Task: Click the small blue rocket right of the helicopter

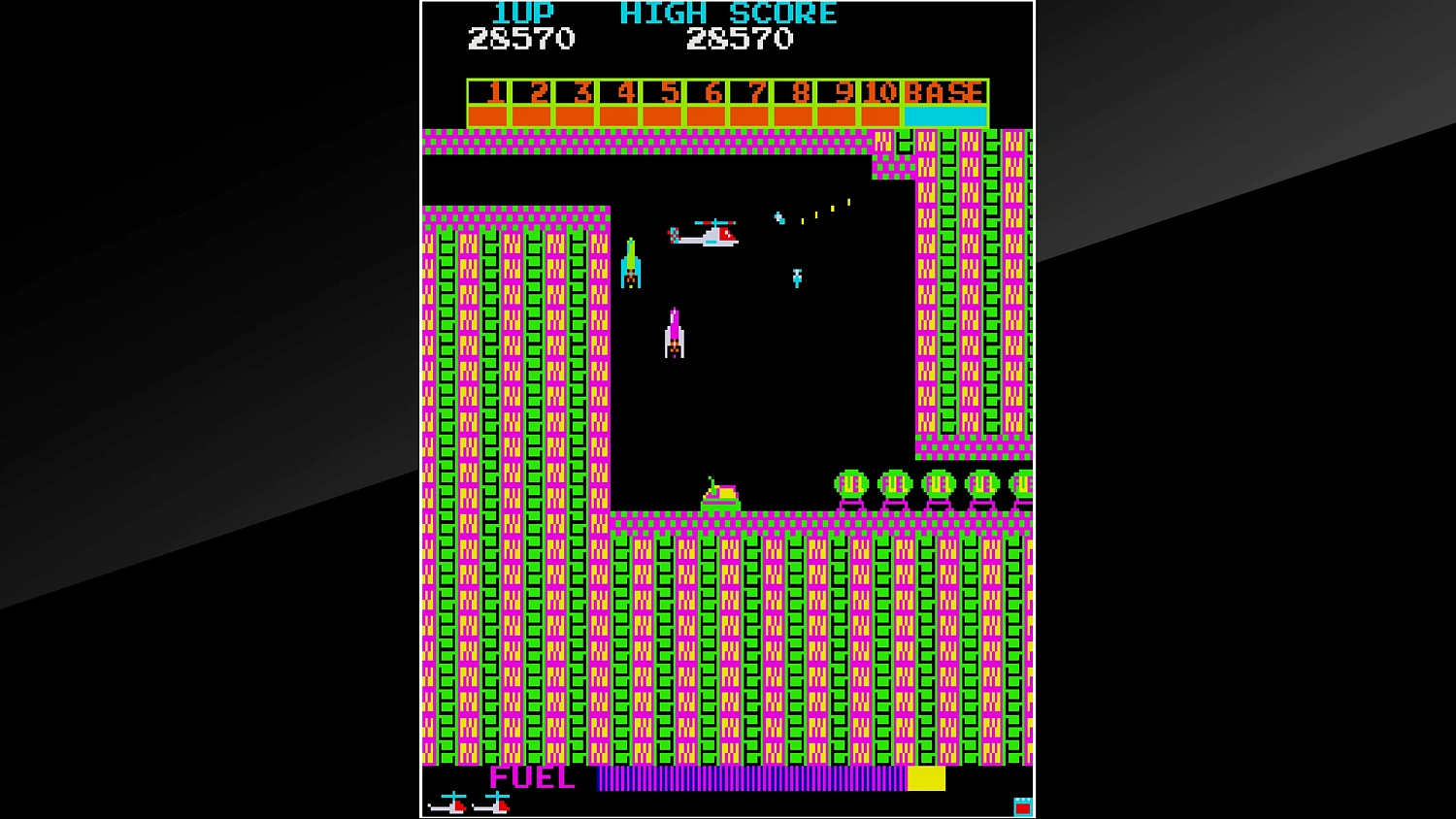Action: [798, 277]
